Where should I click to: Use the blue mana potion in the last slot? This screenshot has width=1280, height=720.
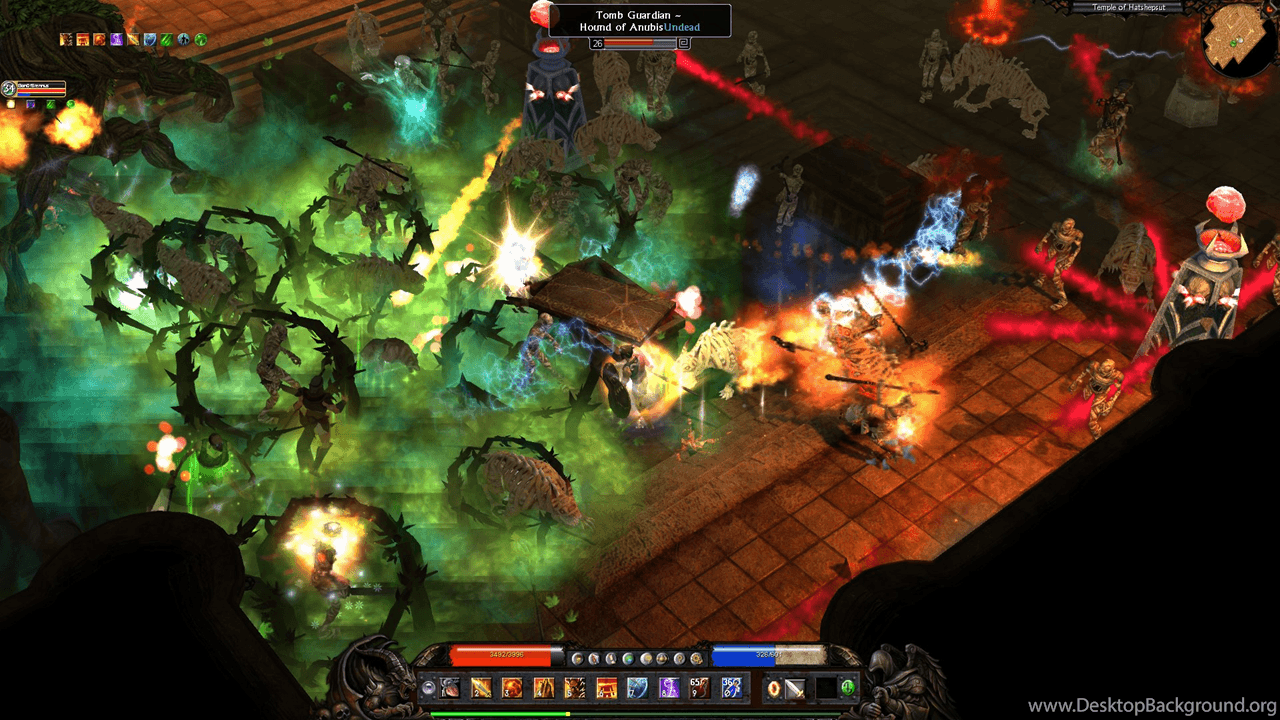point(731,688)
